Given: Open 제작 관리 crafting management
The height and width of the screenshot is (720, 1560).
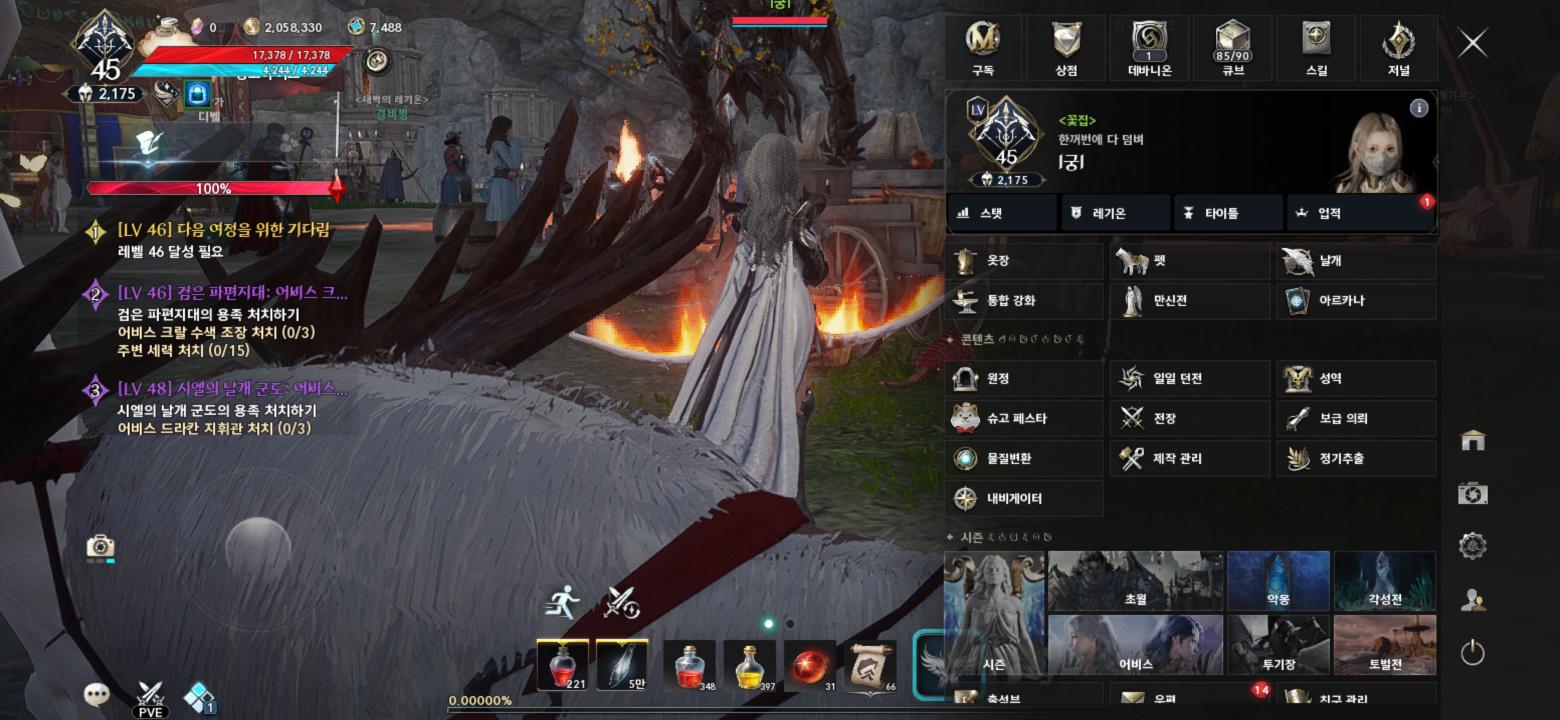Looking at the screenshot, I should 1190,458.
